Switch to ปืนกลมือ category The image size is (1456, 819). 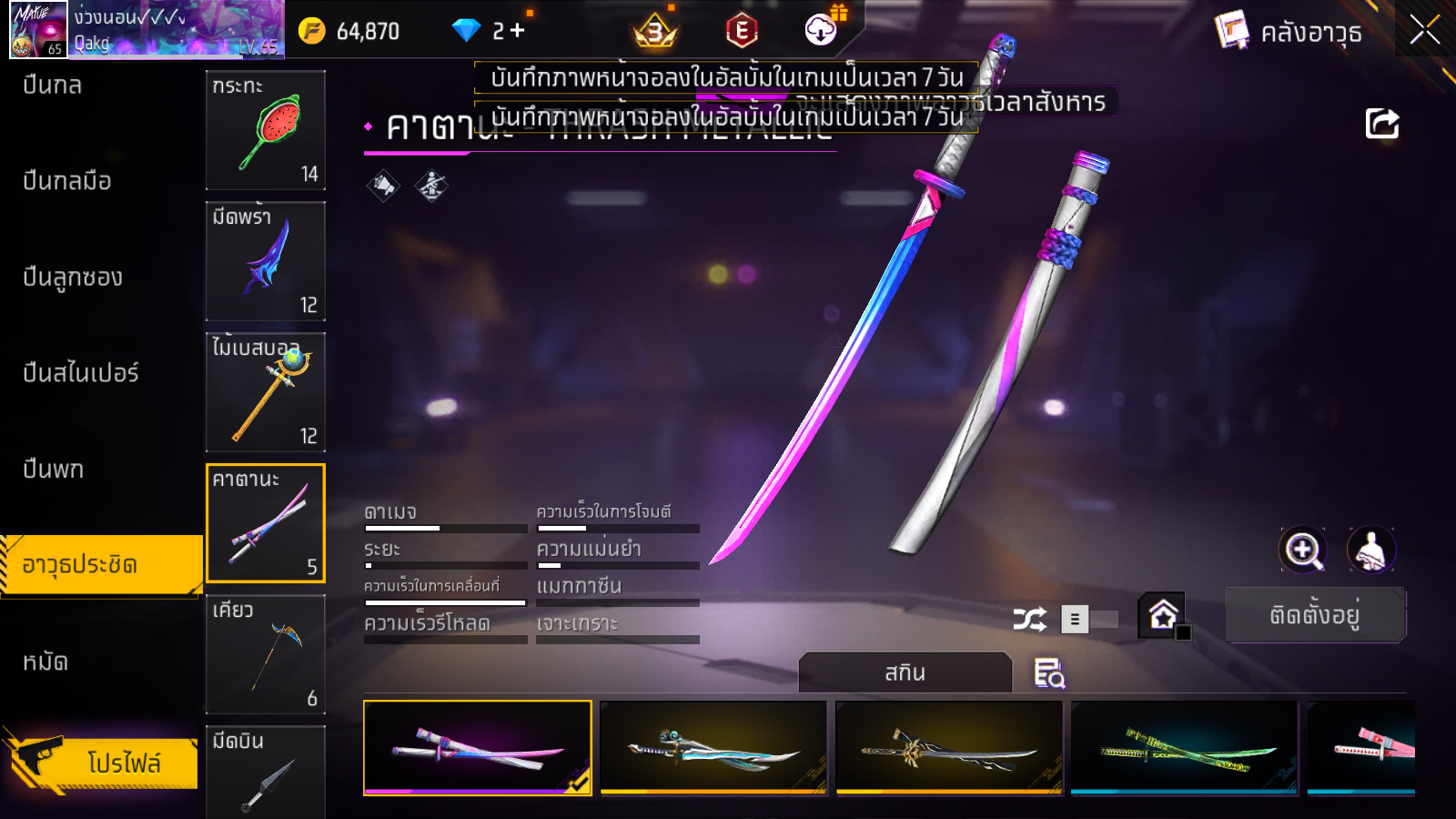click(67, 181)
